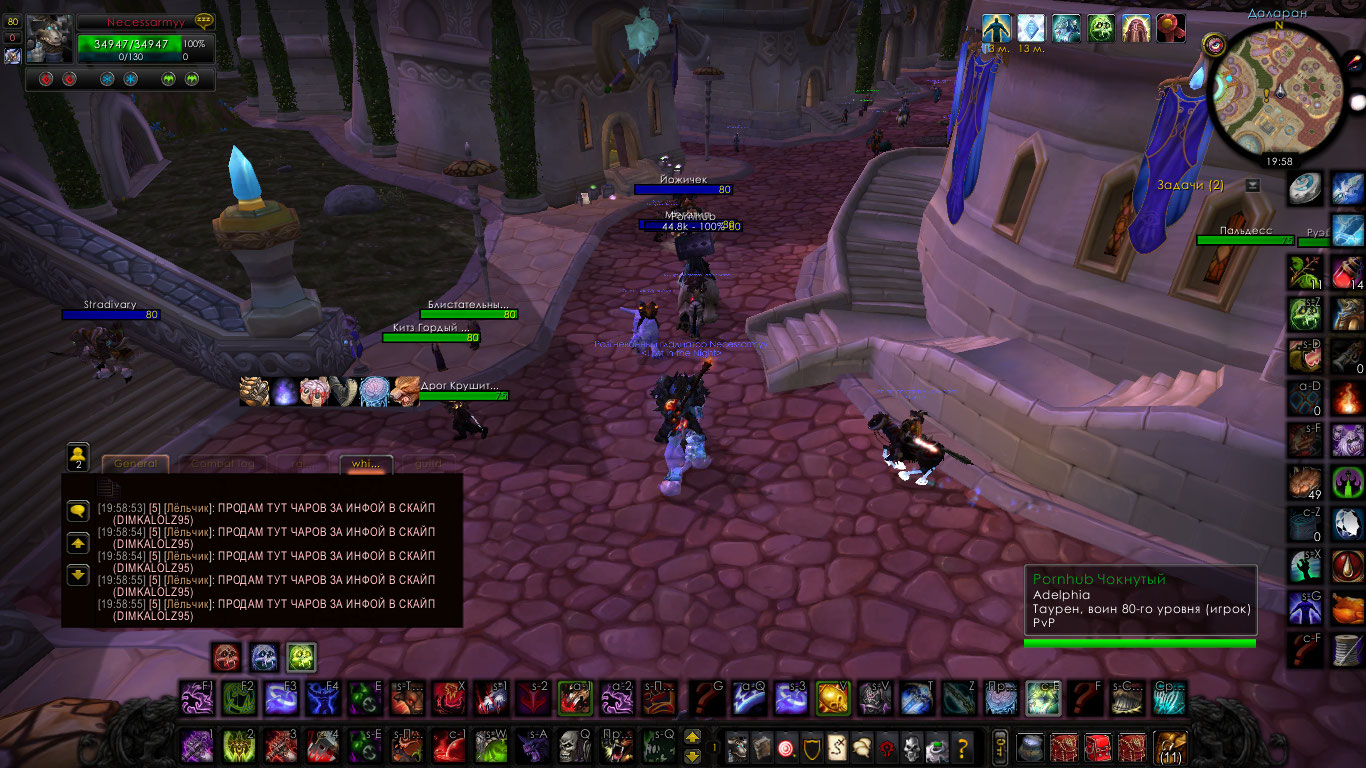Open the social friends list button
The height and width of the screenshot is (768, 1366).
point(78,456)
